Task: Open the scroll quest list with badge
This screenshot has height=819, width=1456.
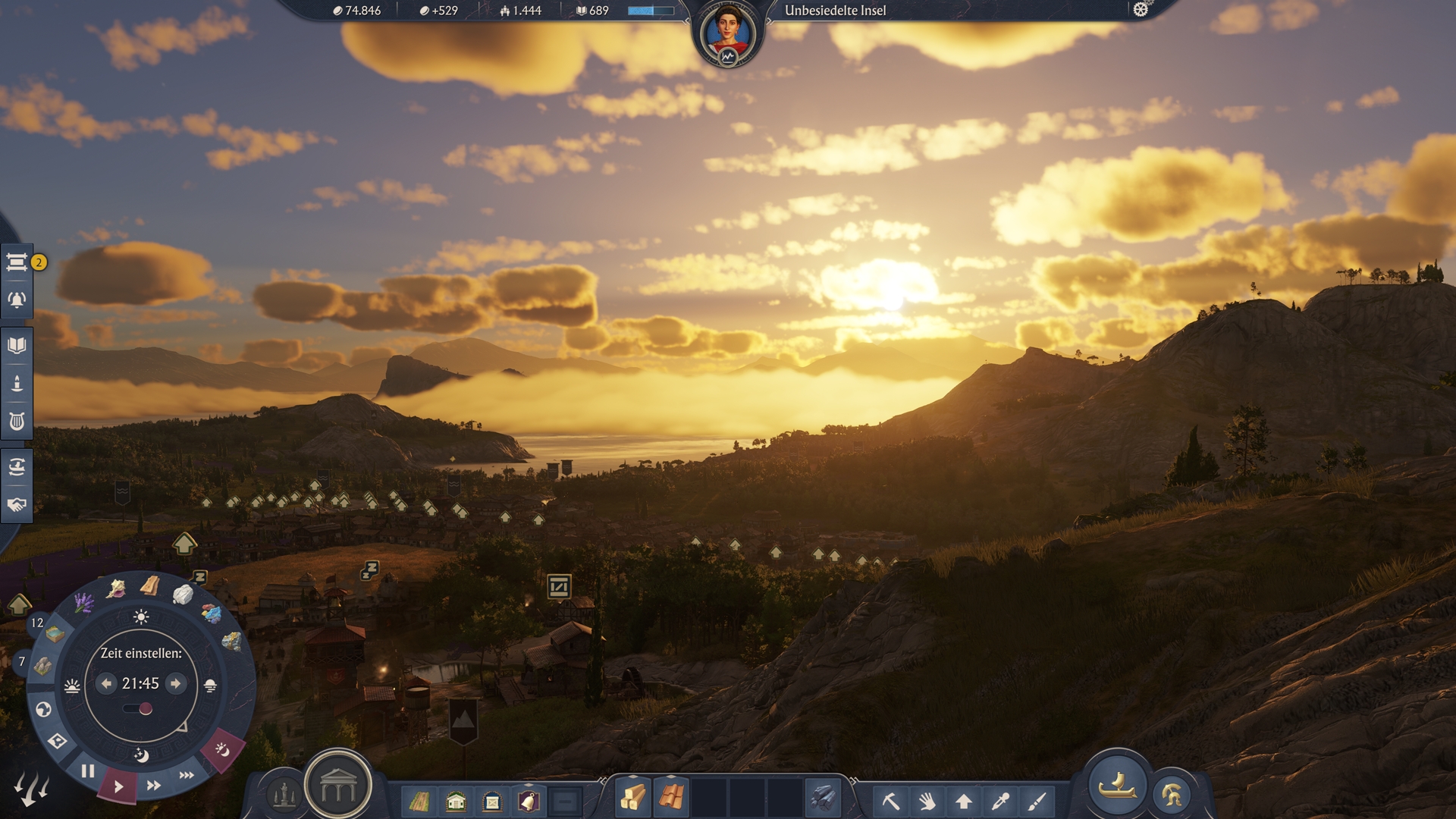Action: (17, 262)
